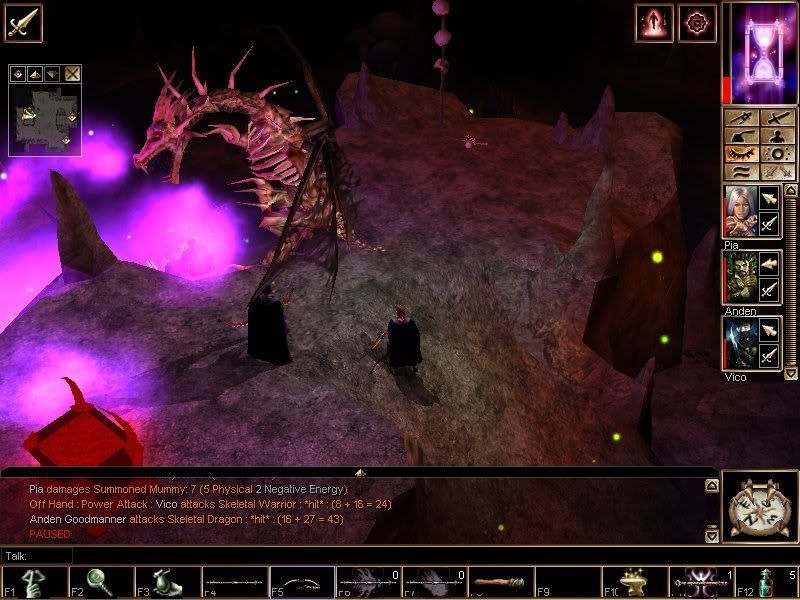Toggle the closed-eye rest button
800x600 pixels.
741,154
